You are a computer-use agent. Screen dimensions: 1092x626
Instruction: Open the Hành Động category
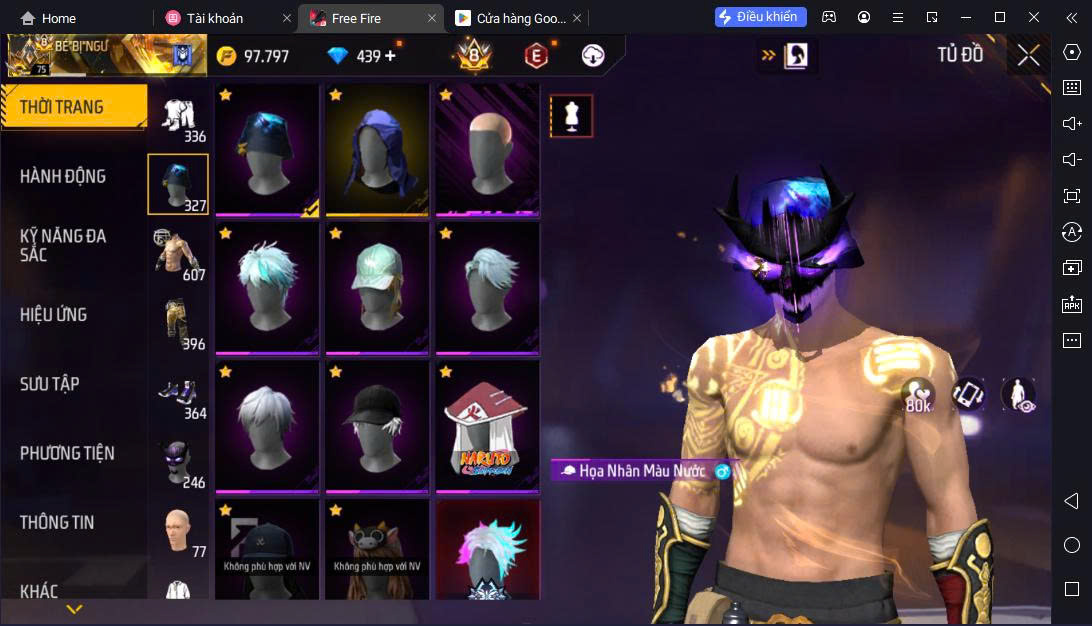tap(63, 176)
